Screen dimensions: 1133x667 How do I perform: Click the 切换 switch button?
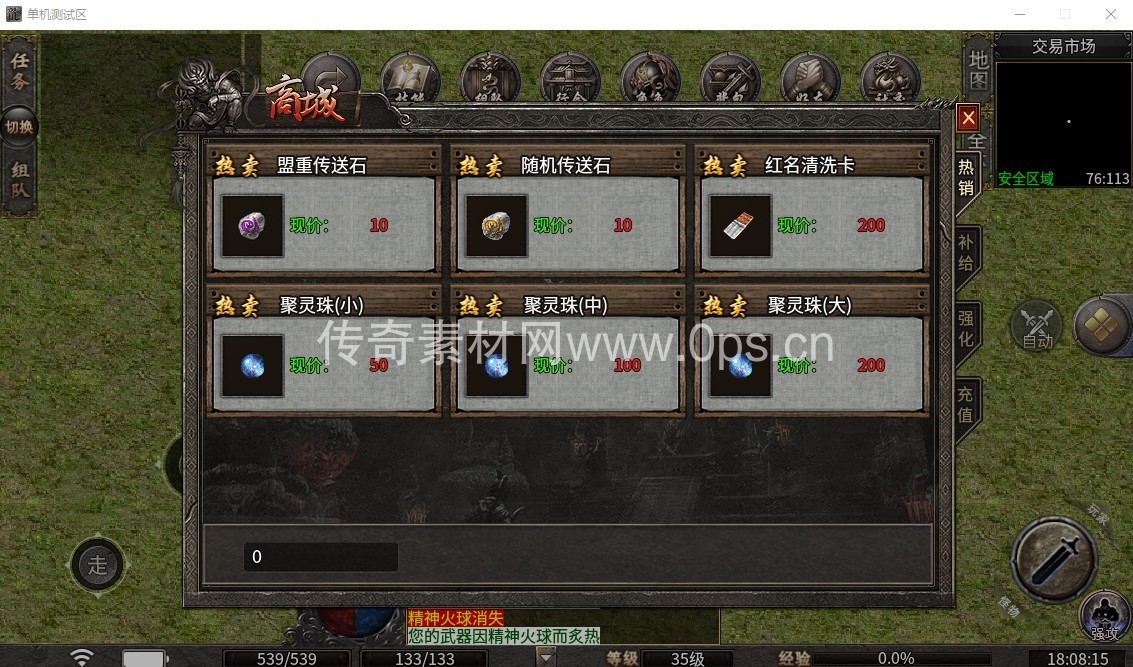19,127
